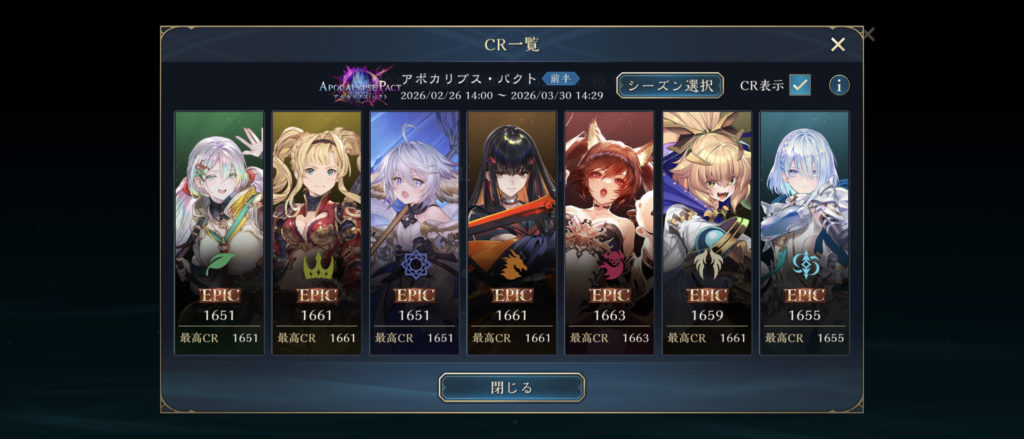Show info via the circled i icon

839,85
